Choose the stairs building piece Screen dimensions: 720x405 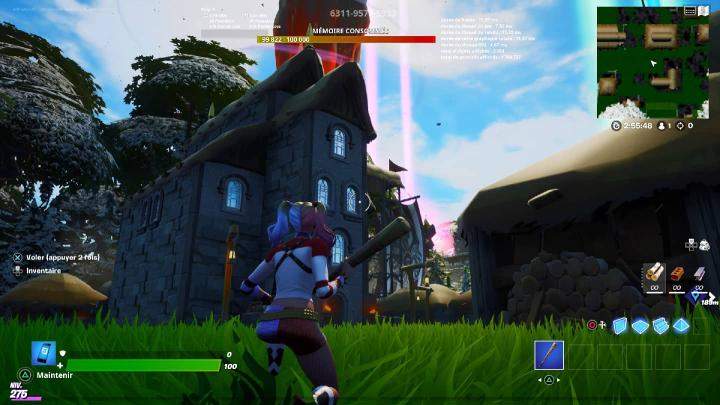pos(660,325)
